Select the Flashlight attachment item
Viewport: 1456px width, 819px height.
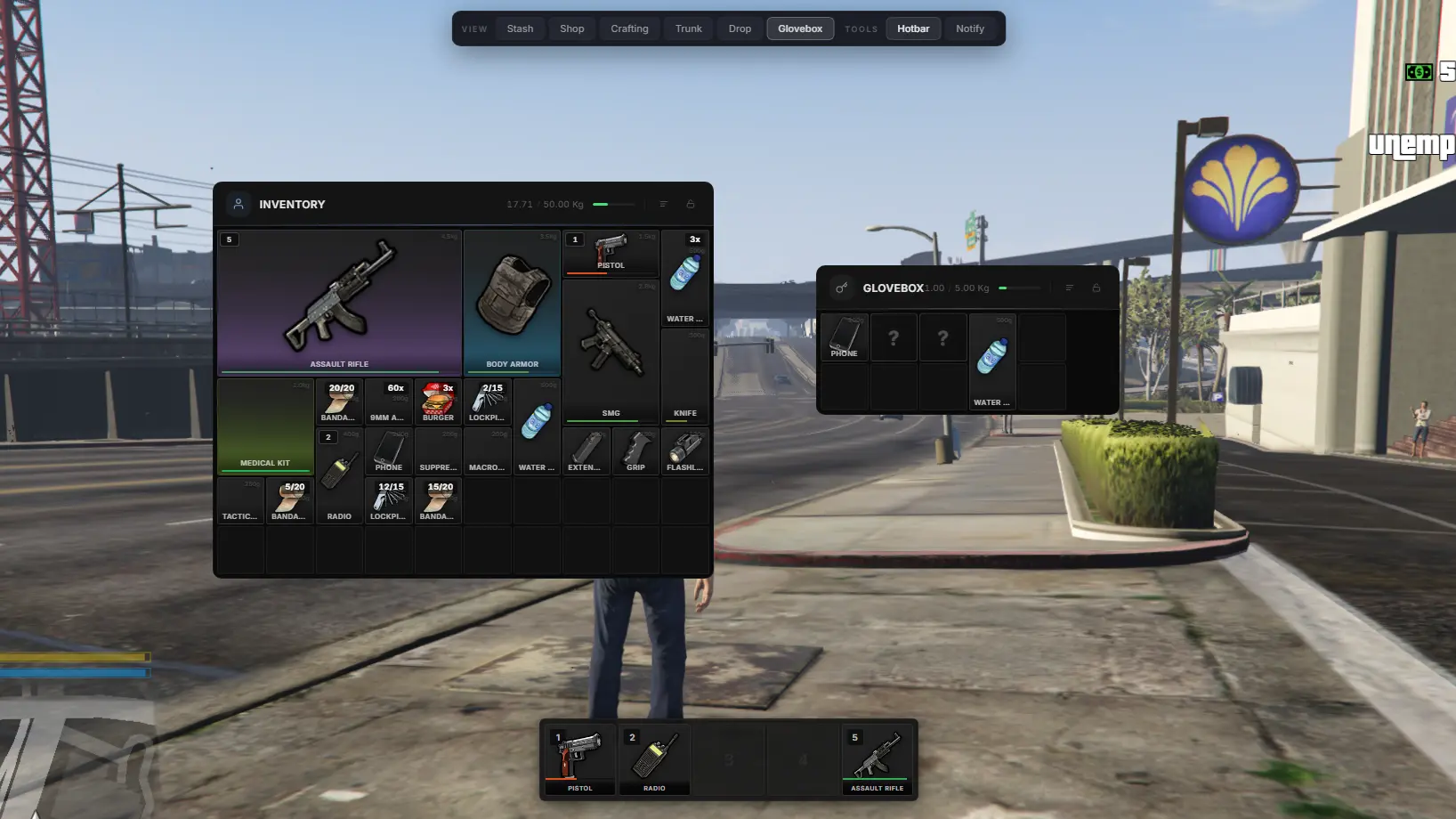click(684, 451)
